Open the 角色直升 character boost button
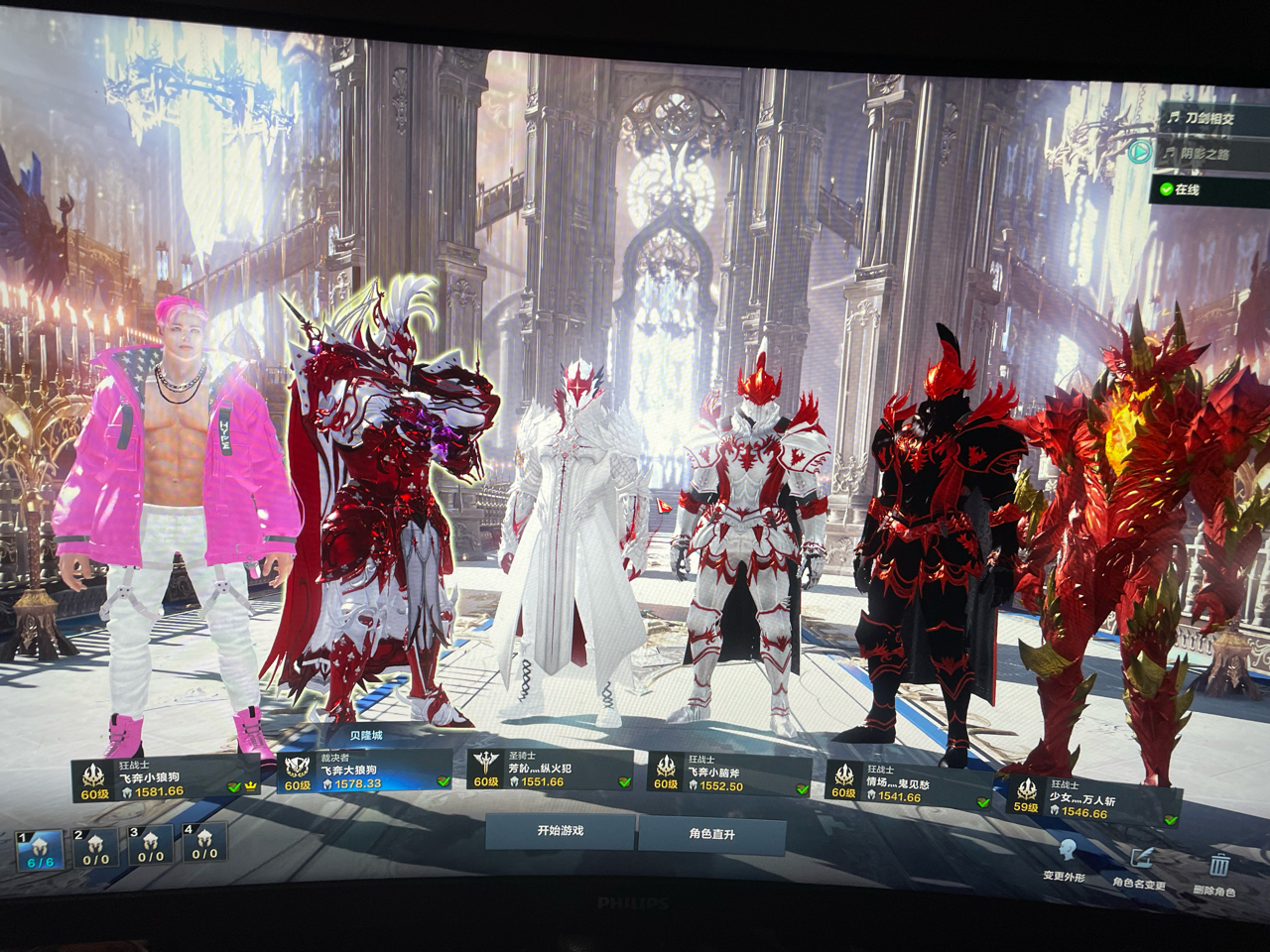This screenshot has height=952, width=1270. click(711, 834)
